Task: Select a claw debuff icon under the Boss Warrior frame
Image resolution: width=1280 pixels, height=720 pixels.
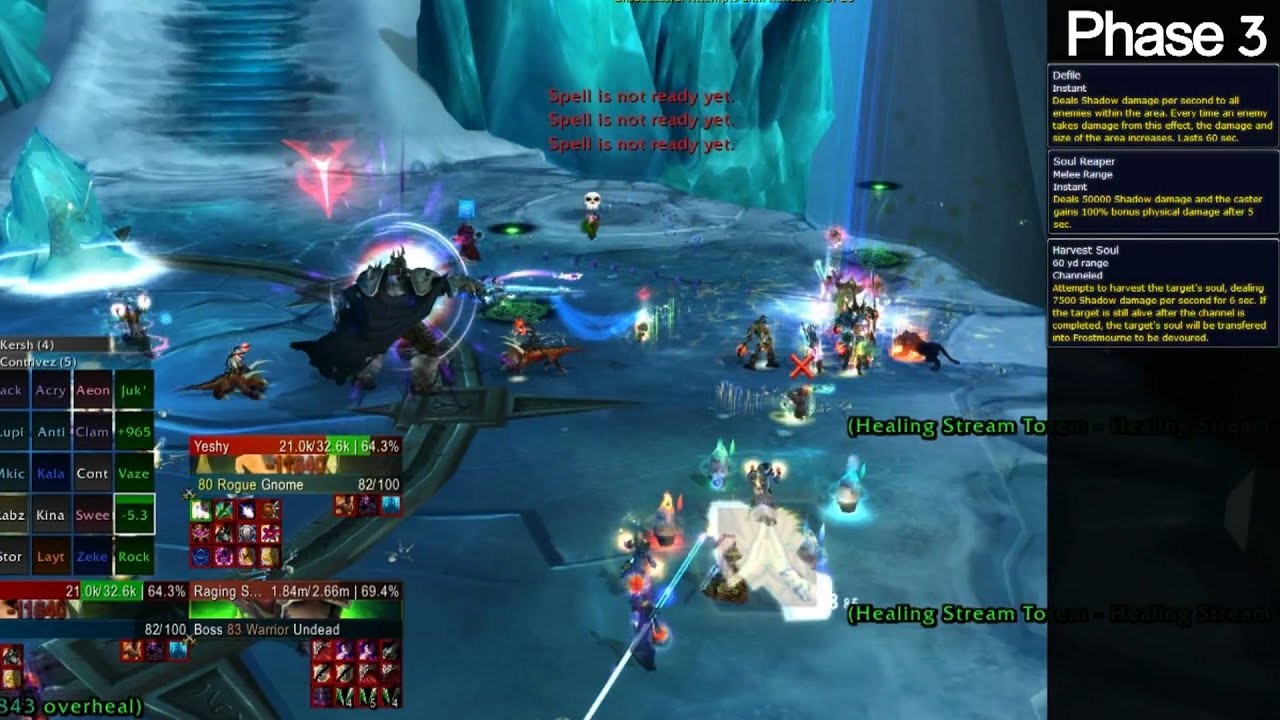Action: click(322, 673)
